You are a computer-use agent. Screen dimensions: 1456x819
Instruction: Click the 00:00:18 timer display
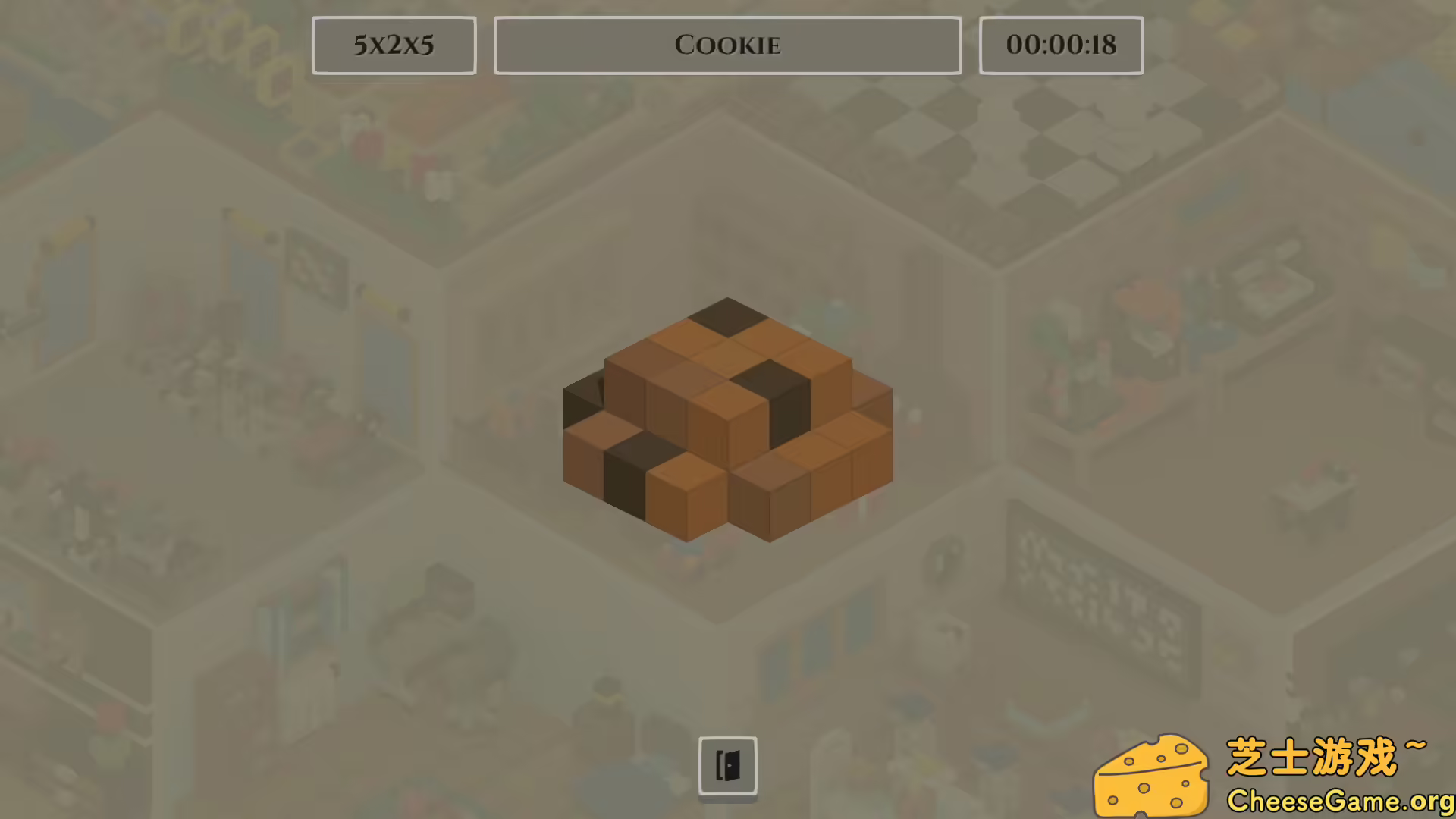click(x=1061, y=45)
